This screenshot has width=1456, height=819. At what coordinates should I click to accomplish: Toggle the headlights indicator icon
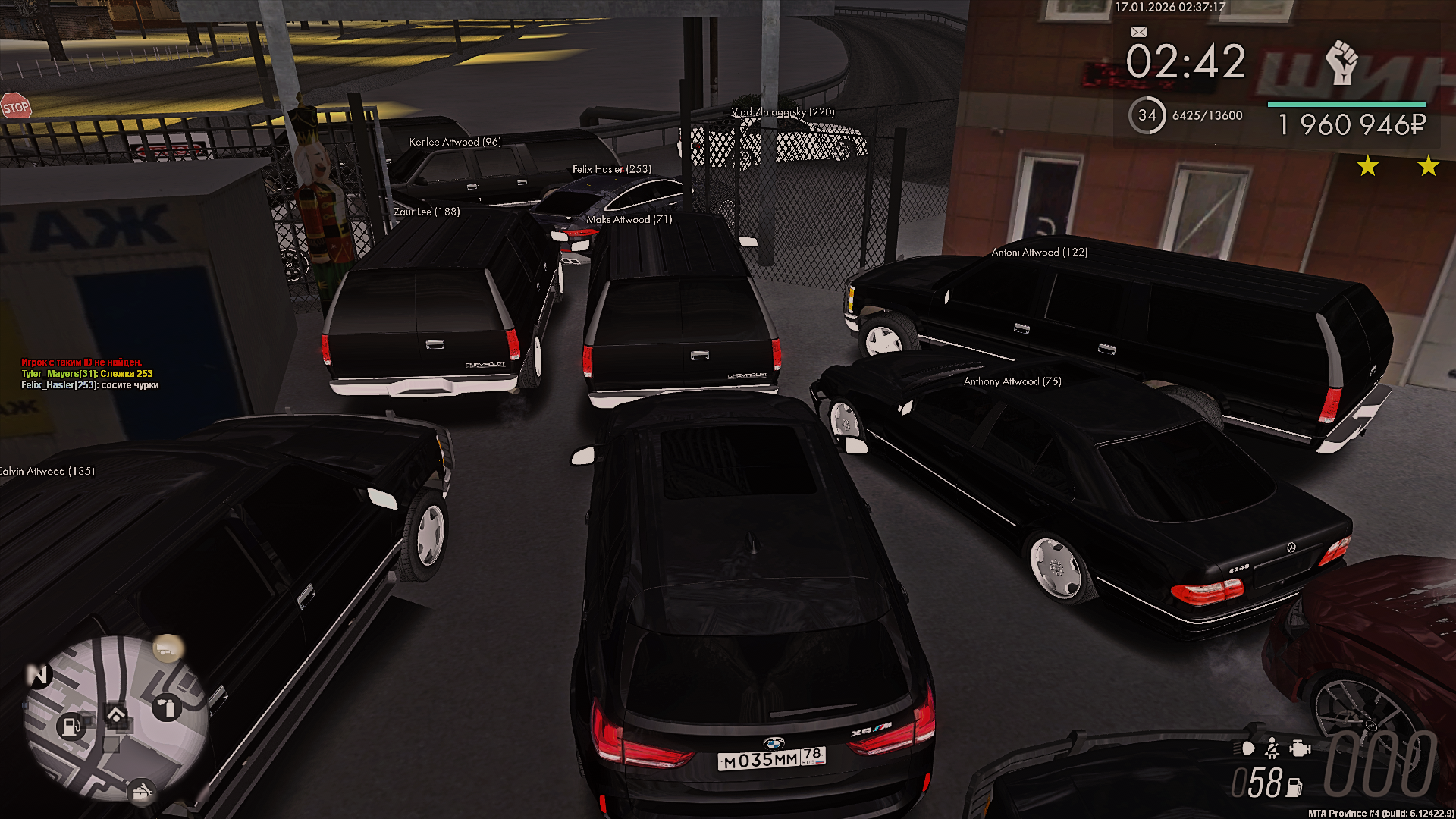[1247, 749]
